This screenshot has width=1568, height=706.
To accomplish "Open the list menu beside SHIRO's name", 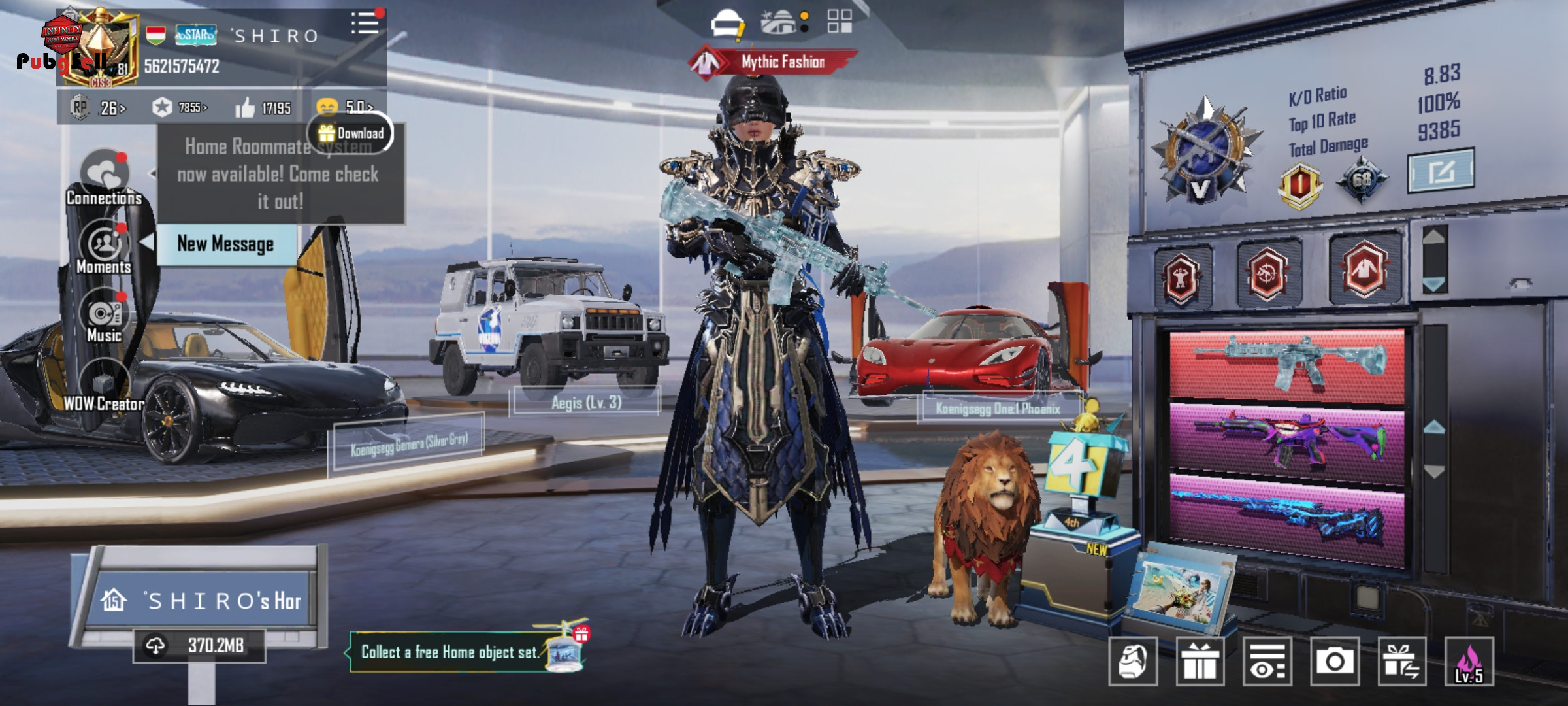I will [x=365, y=24].
